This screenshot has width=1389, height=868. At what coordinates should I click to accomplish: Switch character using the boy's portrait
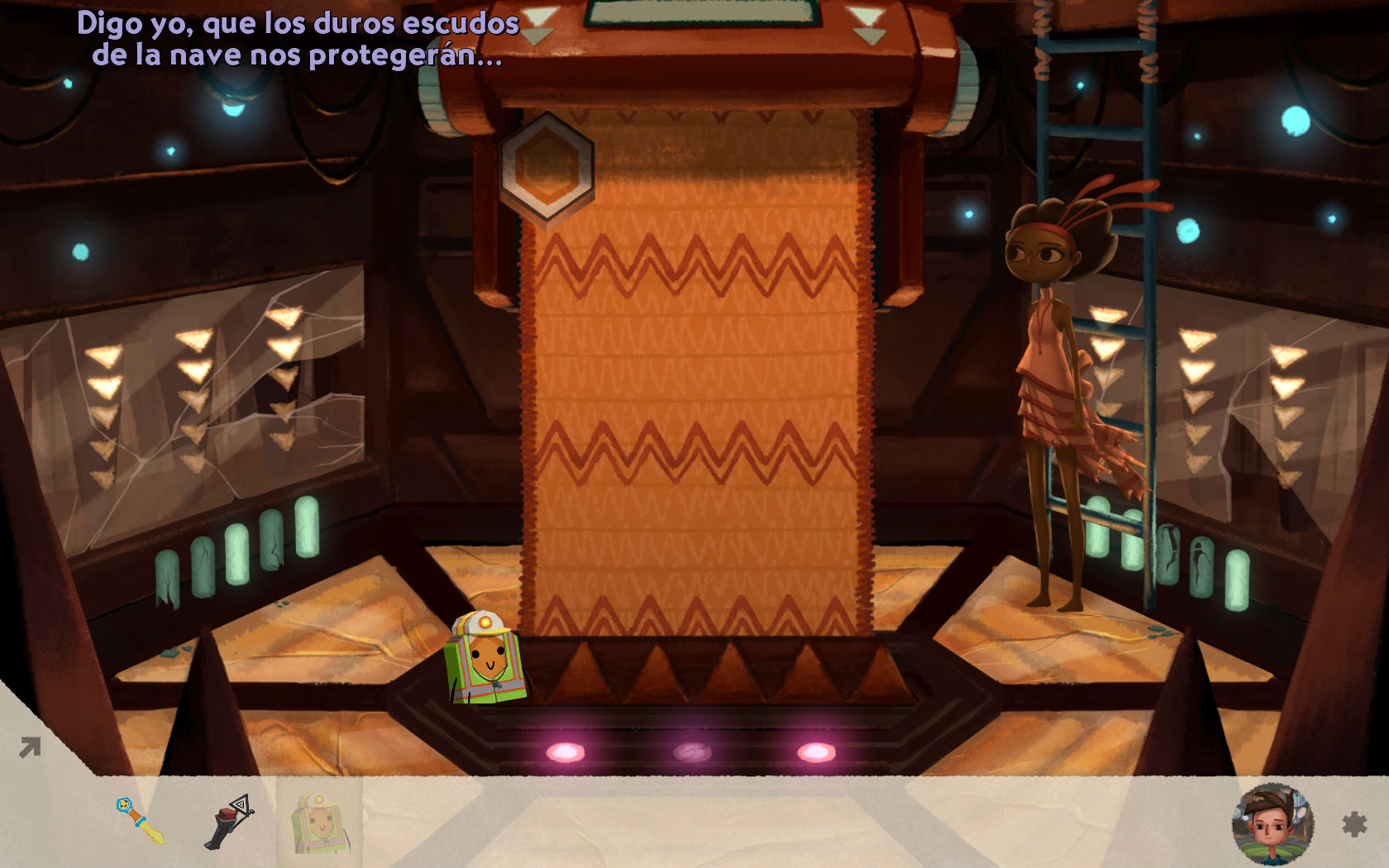pyautogui.click(x=1272, y=823)
